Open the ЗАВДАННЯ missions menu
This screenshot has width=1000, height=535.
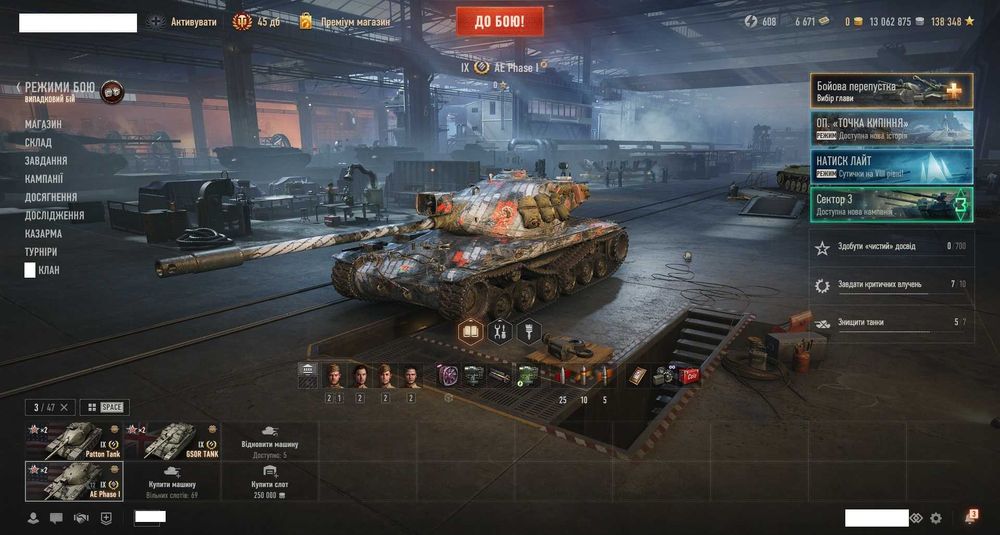(46, 161)
